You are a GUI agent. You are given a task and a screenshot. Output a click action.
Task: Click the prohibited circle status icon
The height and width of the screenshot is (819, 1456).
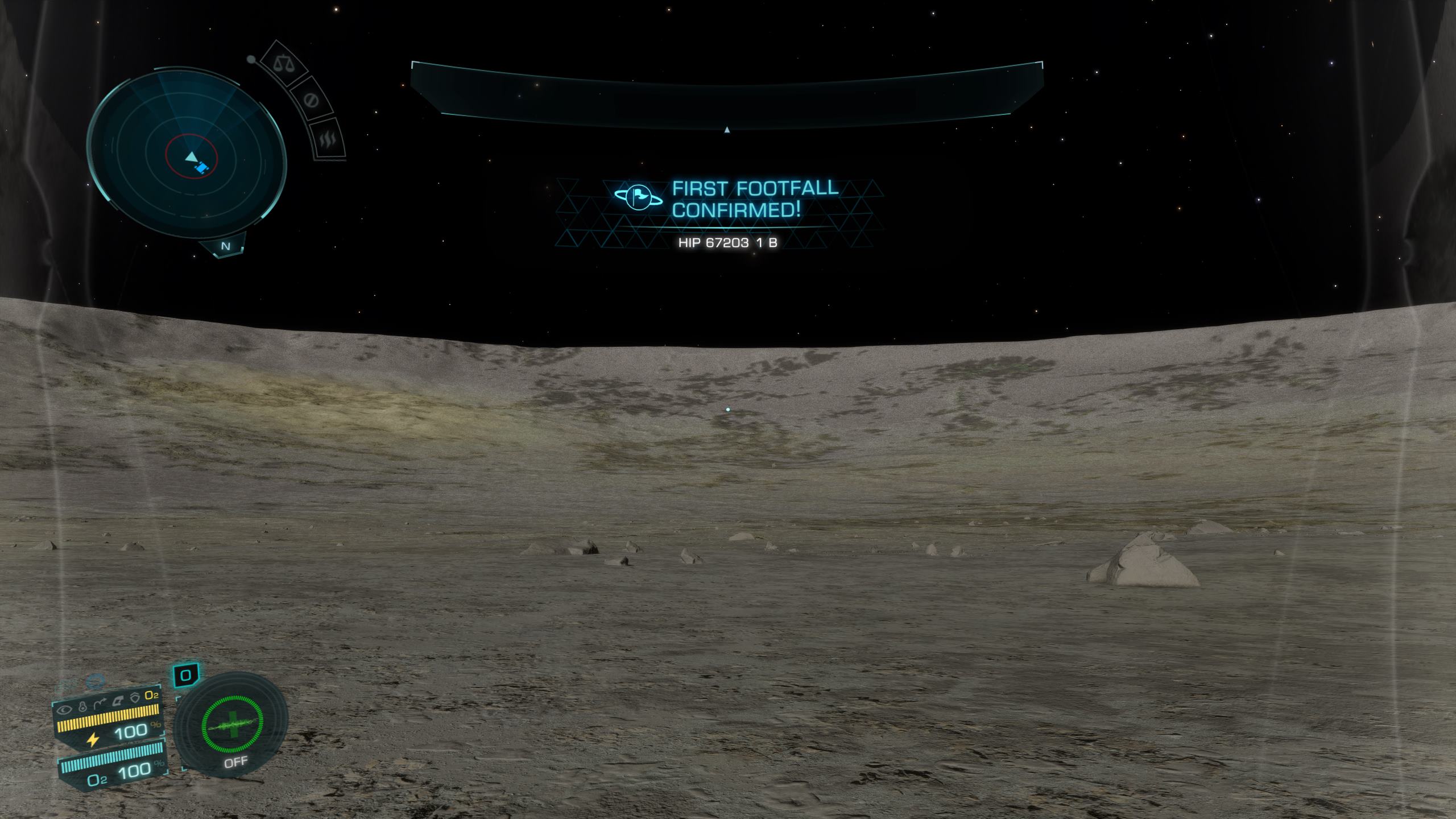point(311,101)
